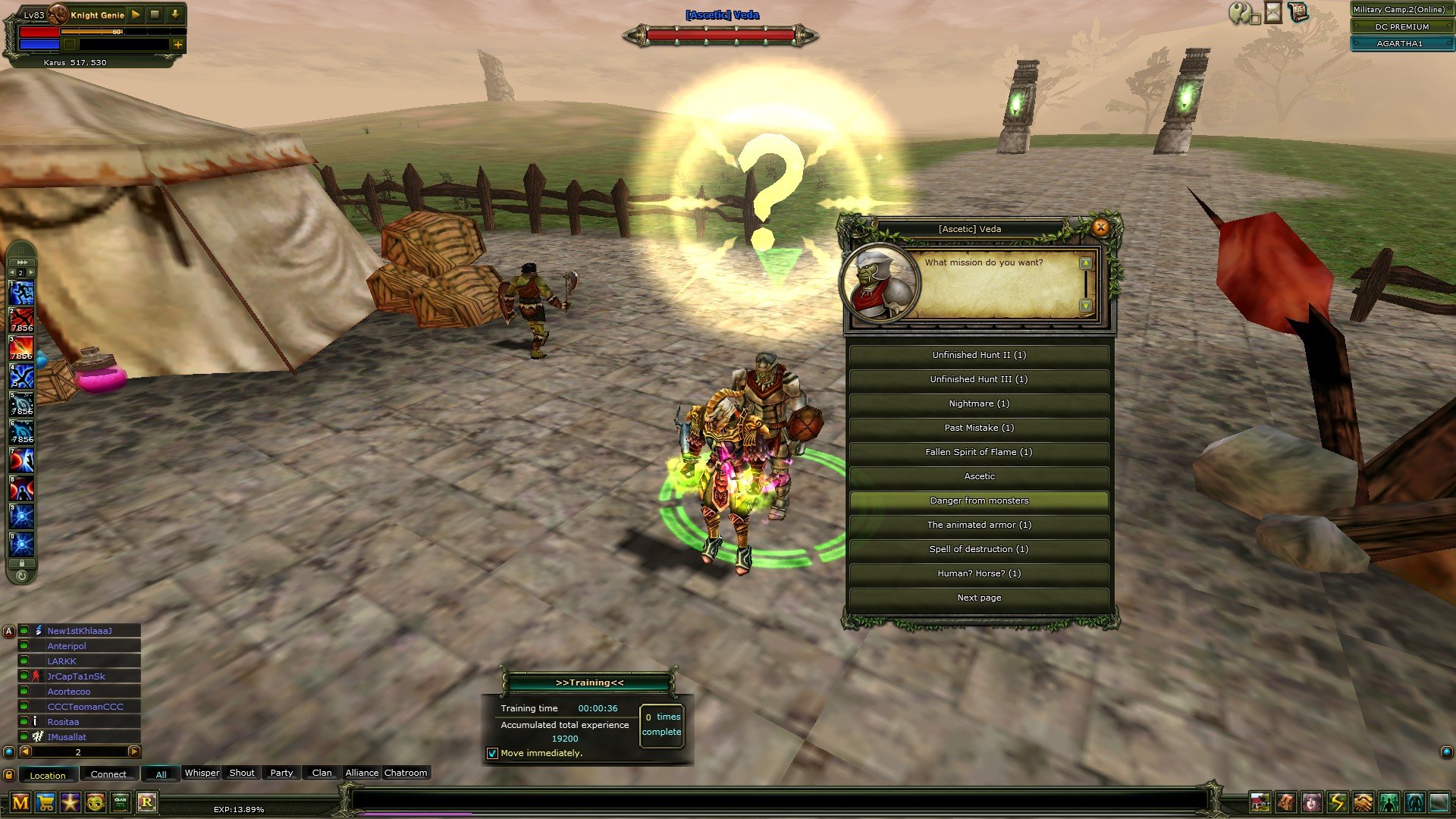Expand the skill bar arrows at top left
This screenshot has height=819, width=1456.
(21, 262)
